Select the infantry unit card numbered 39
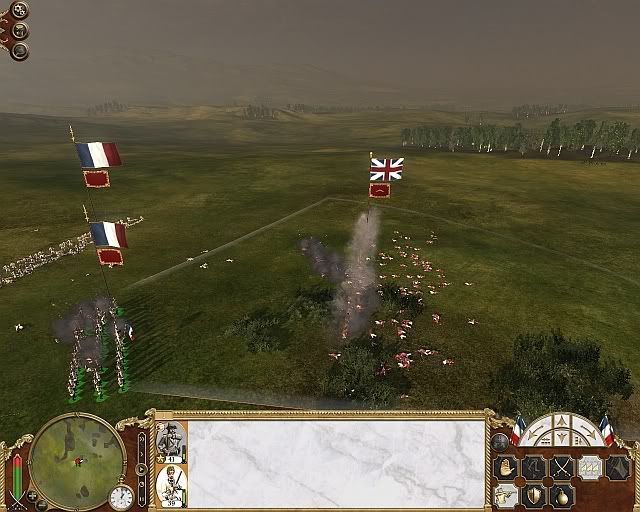640x512 pixels. pos(169,484)
